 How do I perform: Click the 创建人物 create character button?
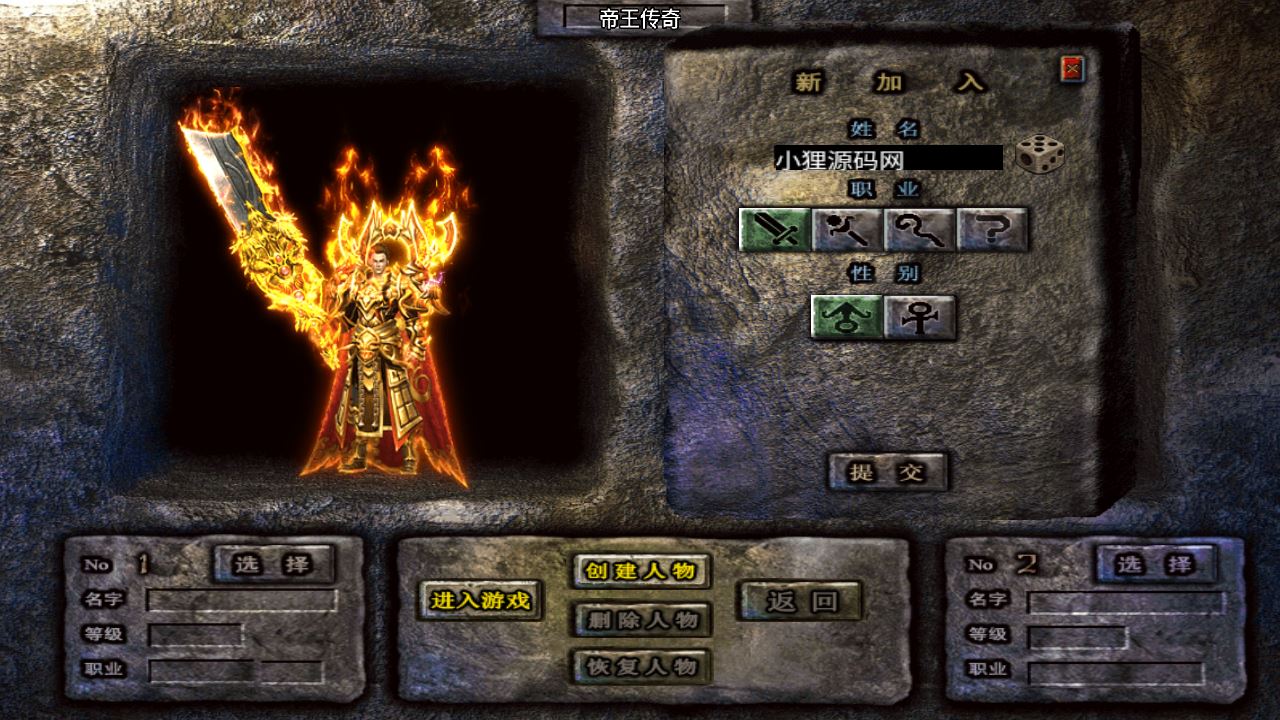click(x=641, y=571)
